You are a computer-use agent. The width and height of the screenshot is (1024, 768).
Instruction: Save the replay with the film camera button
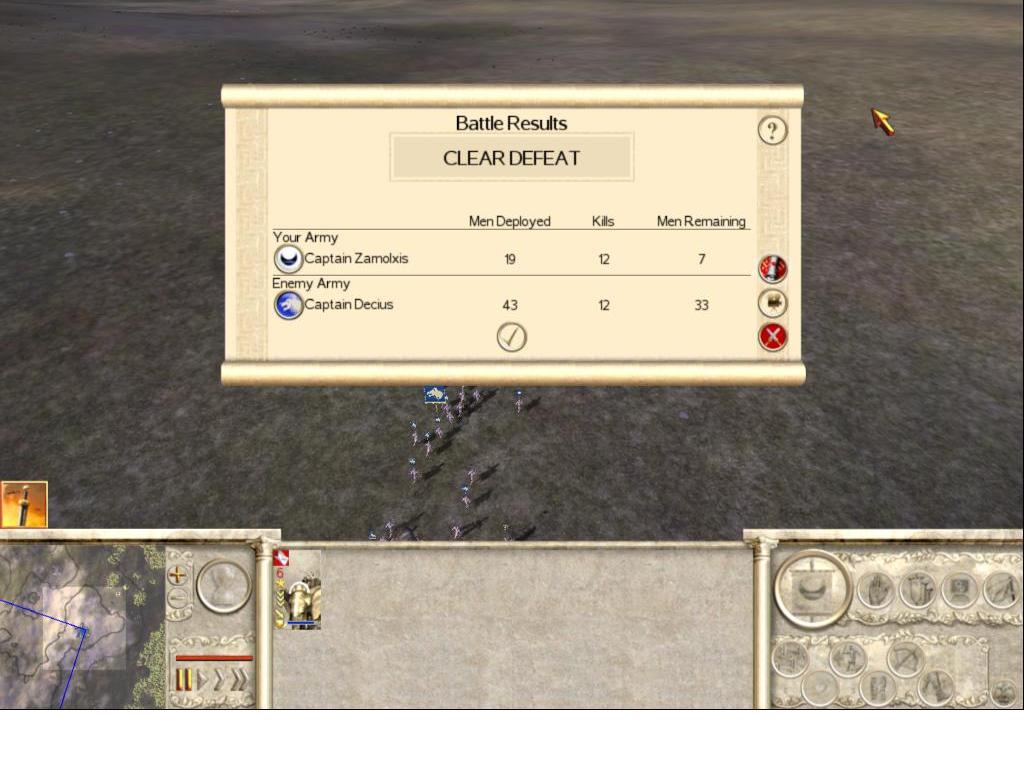(x=772, y=303)
